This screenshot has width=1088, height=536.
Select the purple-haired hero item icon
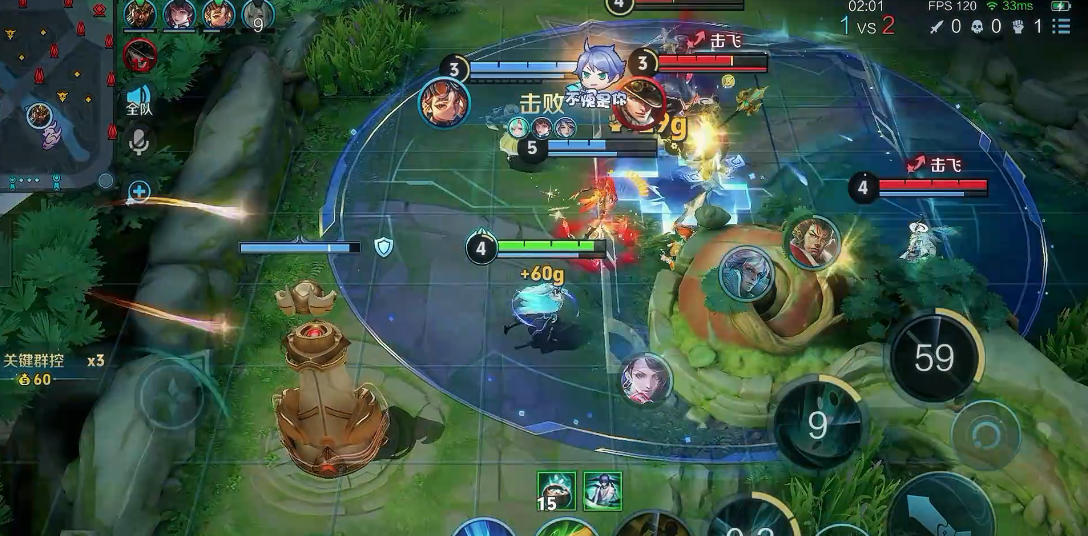pos(602,490)
